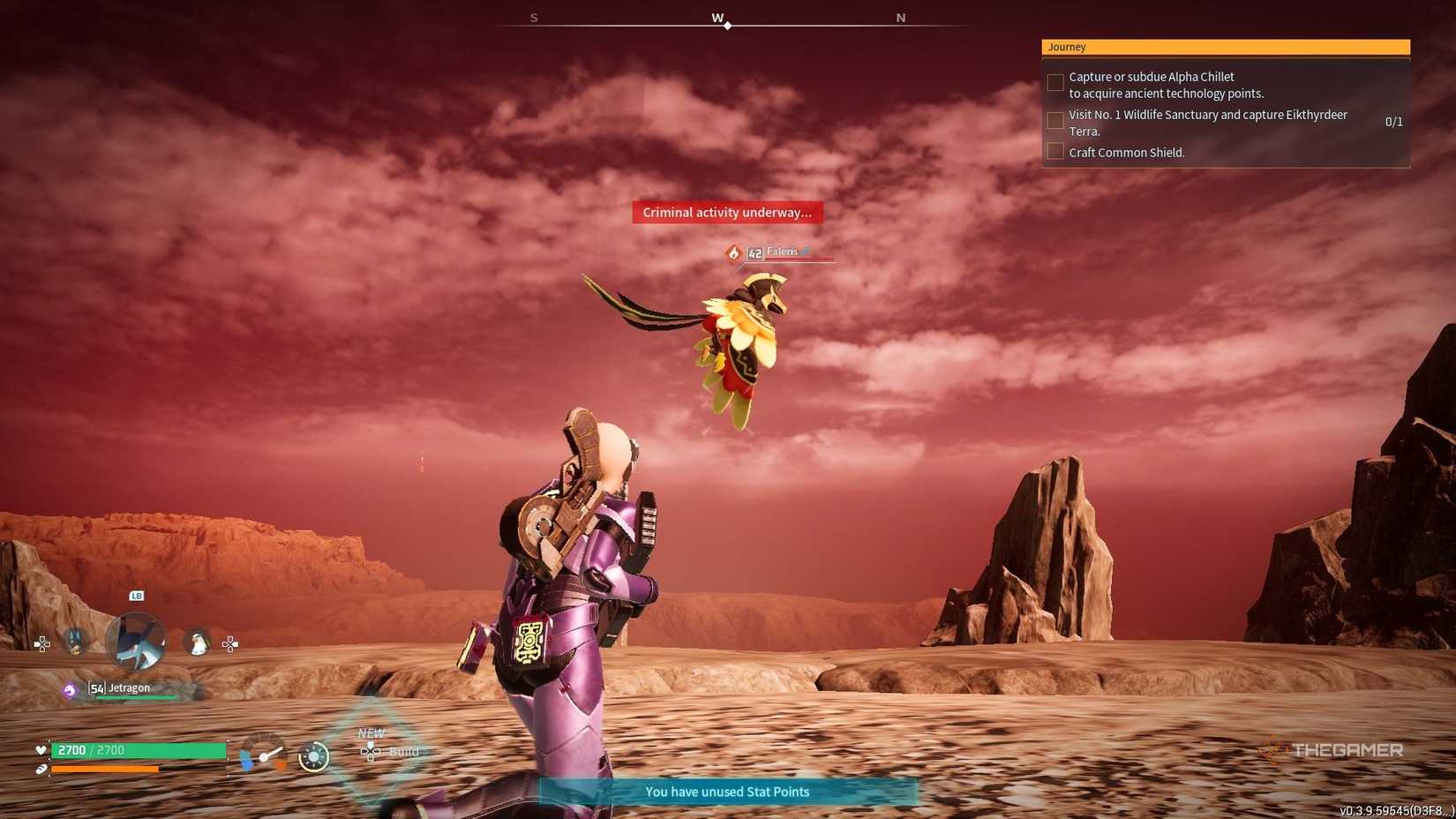Click the You have unused Stat Points notification
Viewport: 1456px width, 819px height.
[x=727, y=792]
